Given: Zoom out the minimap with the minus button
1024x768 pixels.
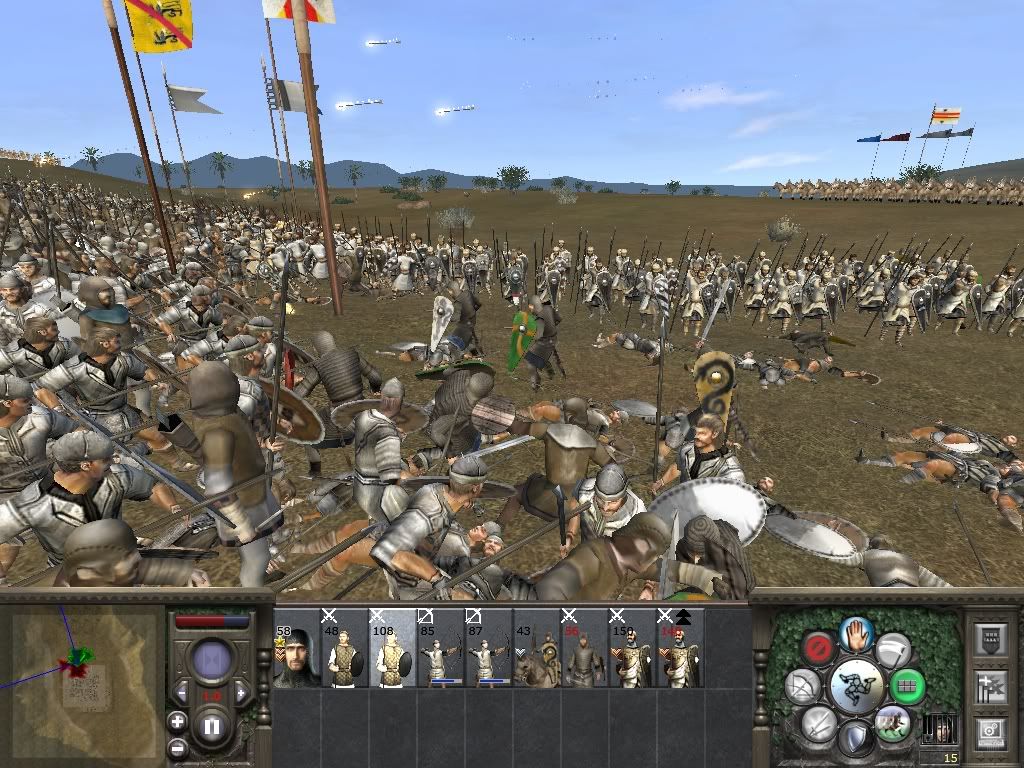Looking at the screenshot, I should click(177, 746).
